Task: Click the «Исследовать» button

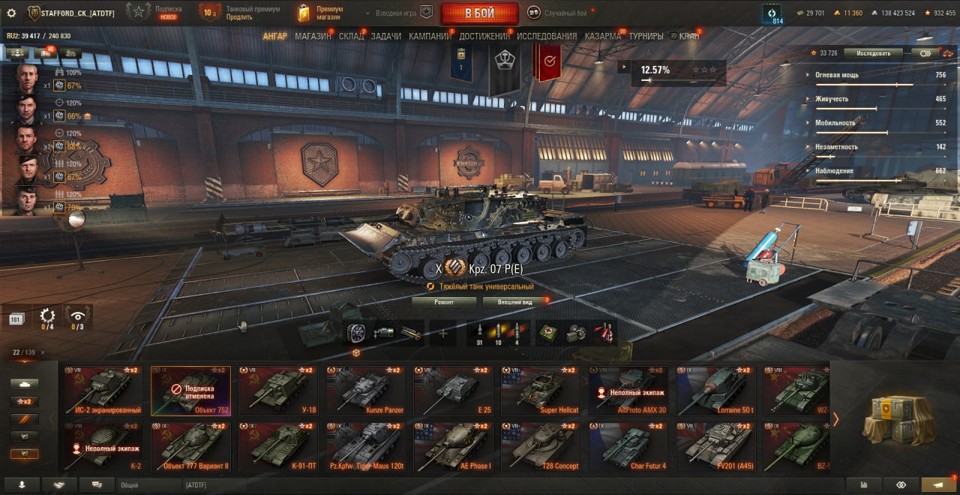Action: tap(872, 53)
